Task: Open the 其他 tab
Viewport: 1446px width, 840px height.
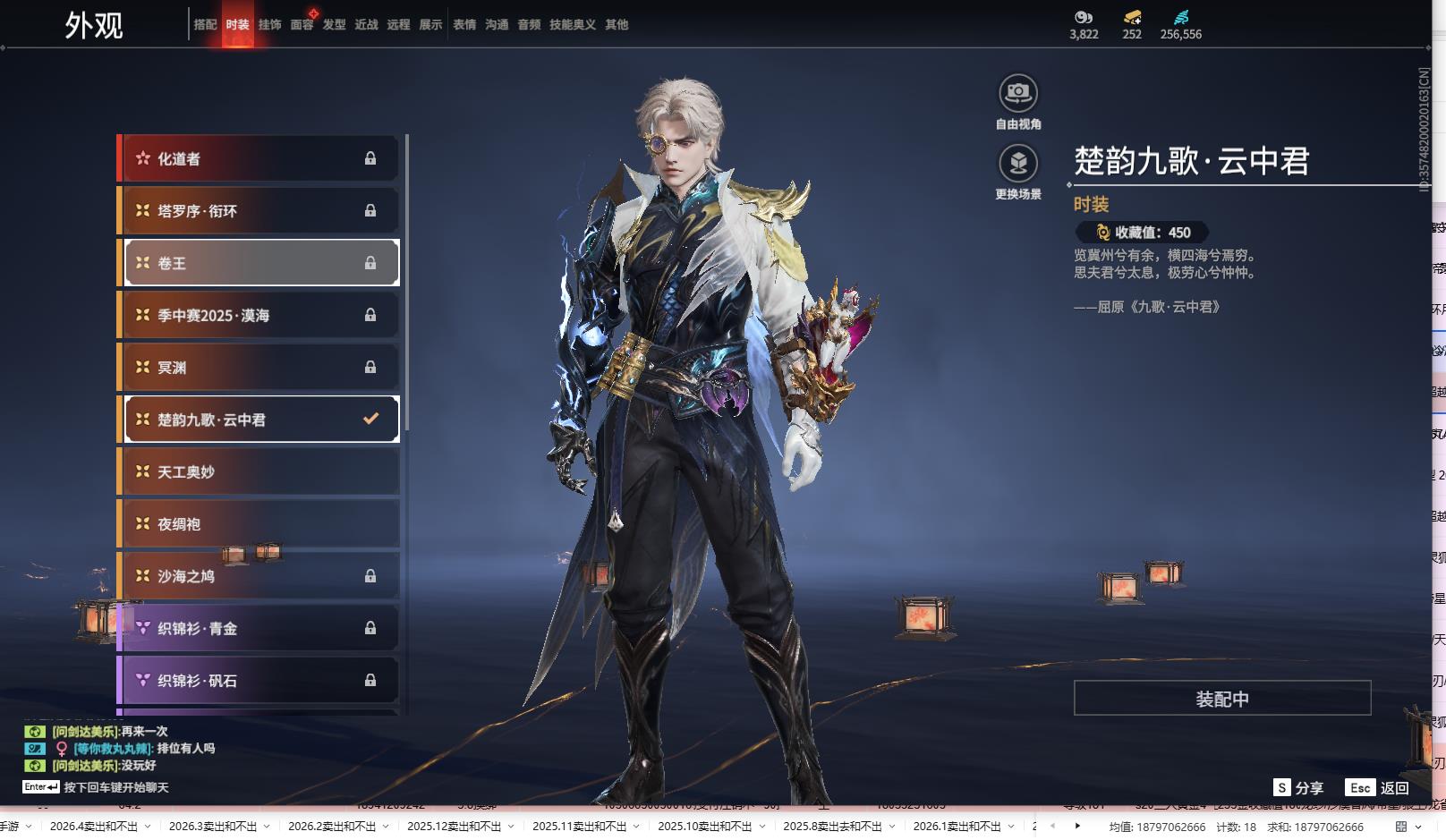Action: (x=617, y=25)
